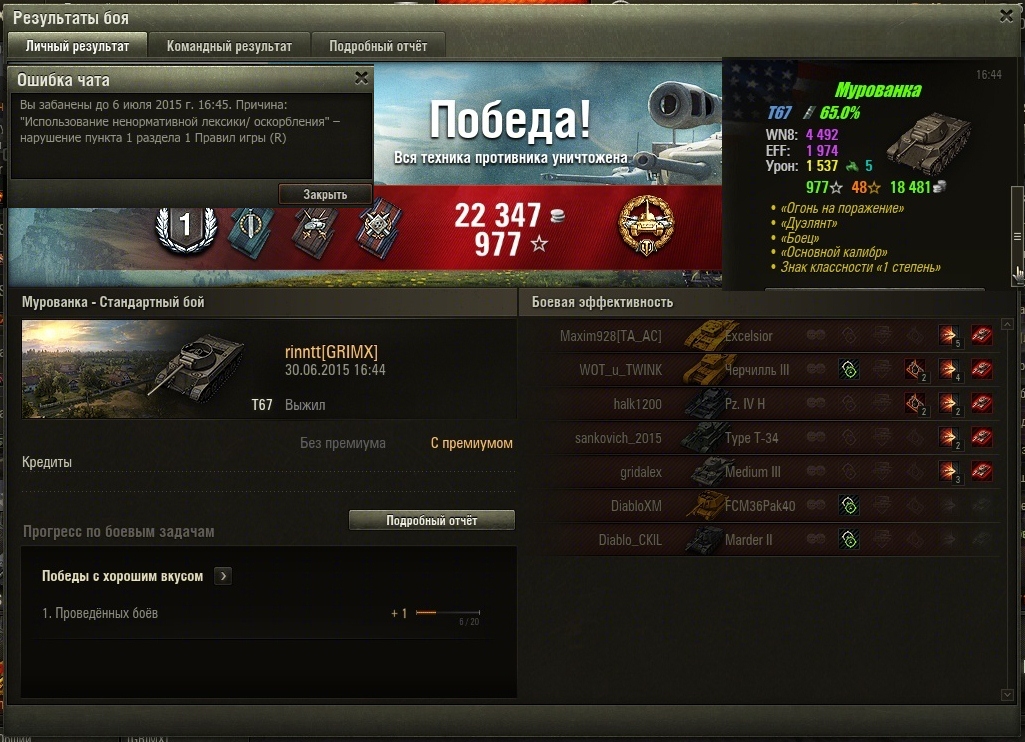
Task: Click the Подробный отчёт button below credits
Action: [431, 520]
